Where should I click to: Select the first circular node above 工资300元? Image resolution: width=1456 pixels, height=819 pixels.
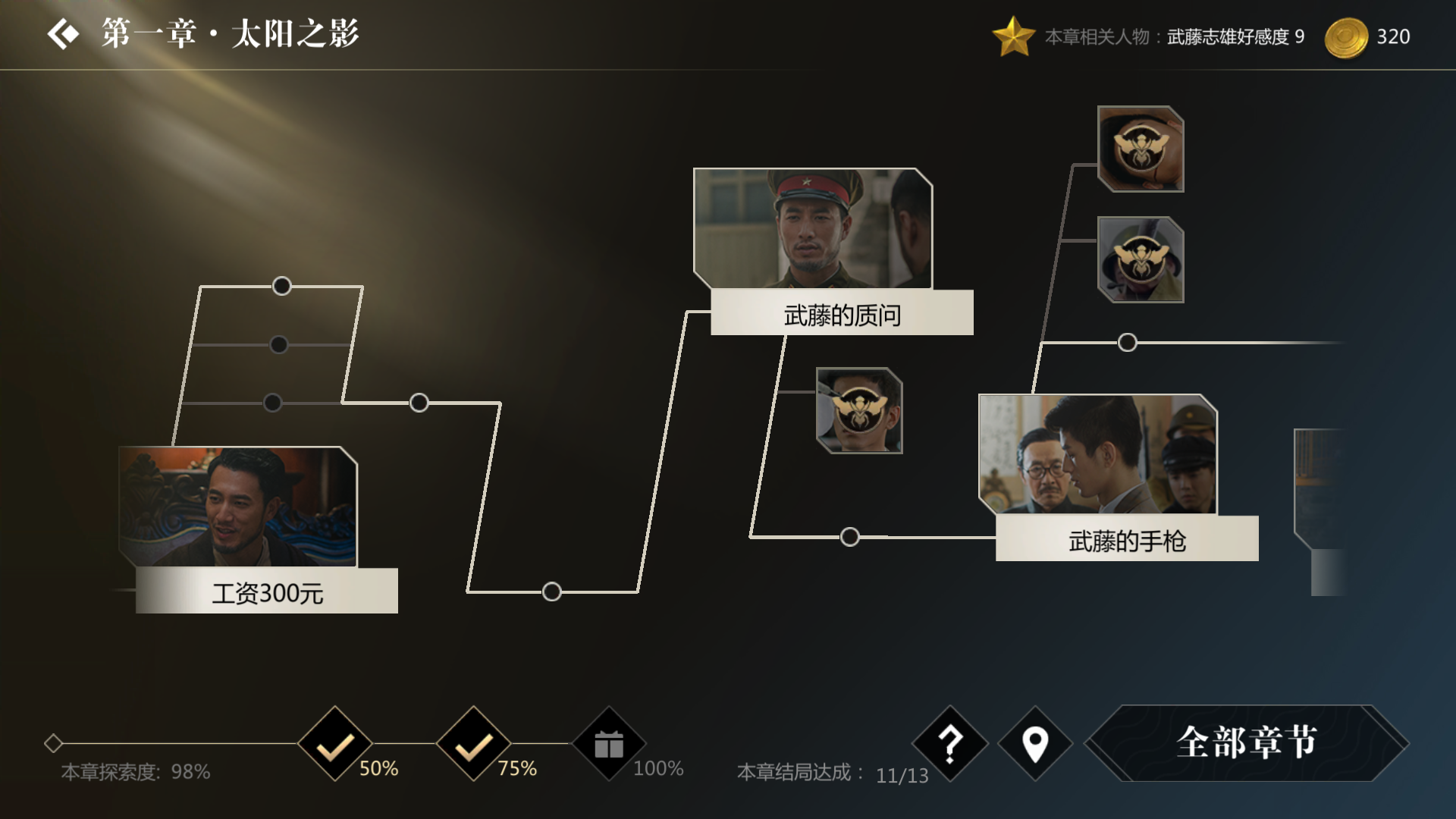281,287
